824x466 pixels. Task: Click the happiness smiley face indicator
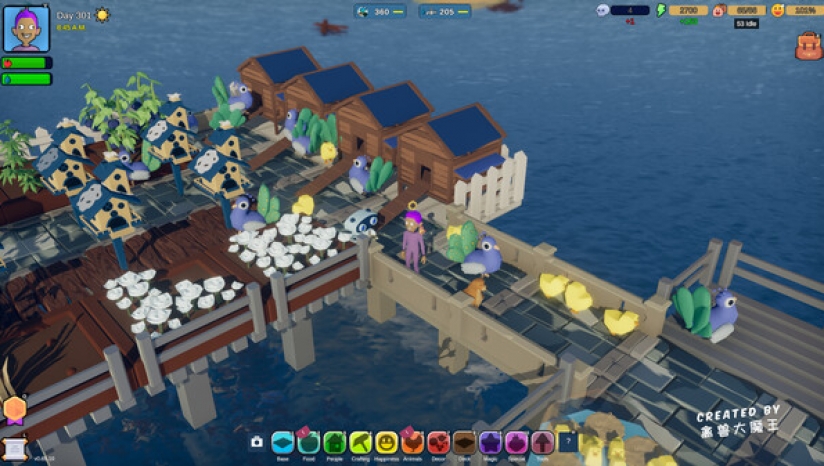pyautogui.click(x=778, y=10)
